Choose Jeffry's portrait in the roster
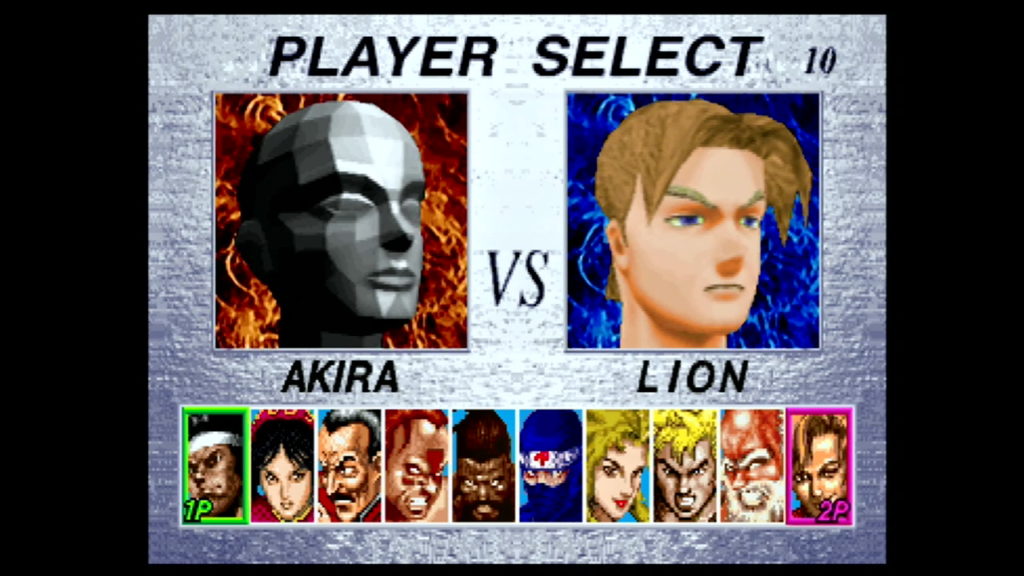 (483, 465)
